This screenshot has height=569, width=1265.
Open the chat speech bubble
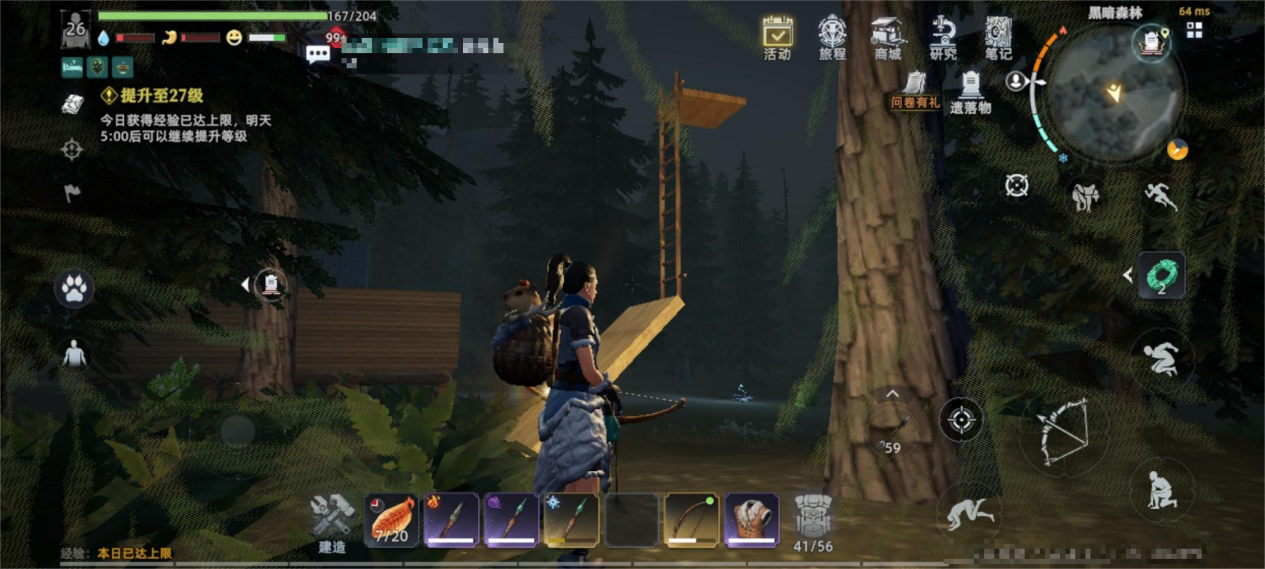(x=318, y=54)
